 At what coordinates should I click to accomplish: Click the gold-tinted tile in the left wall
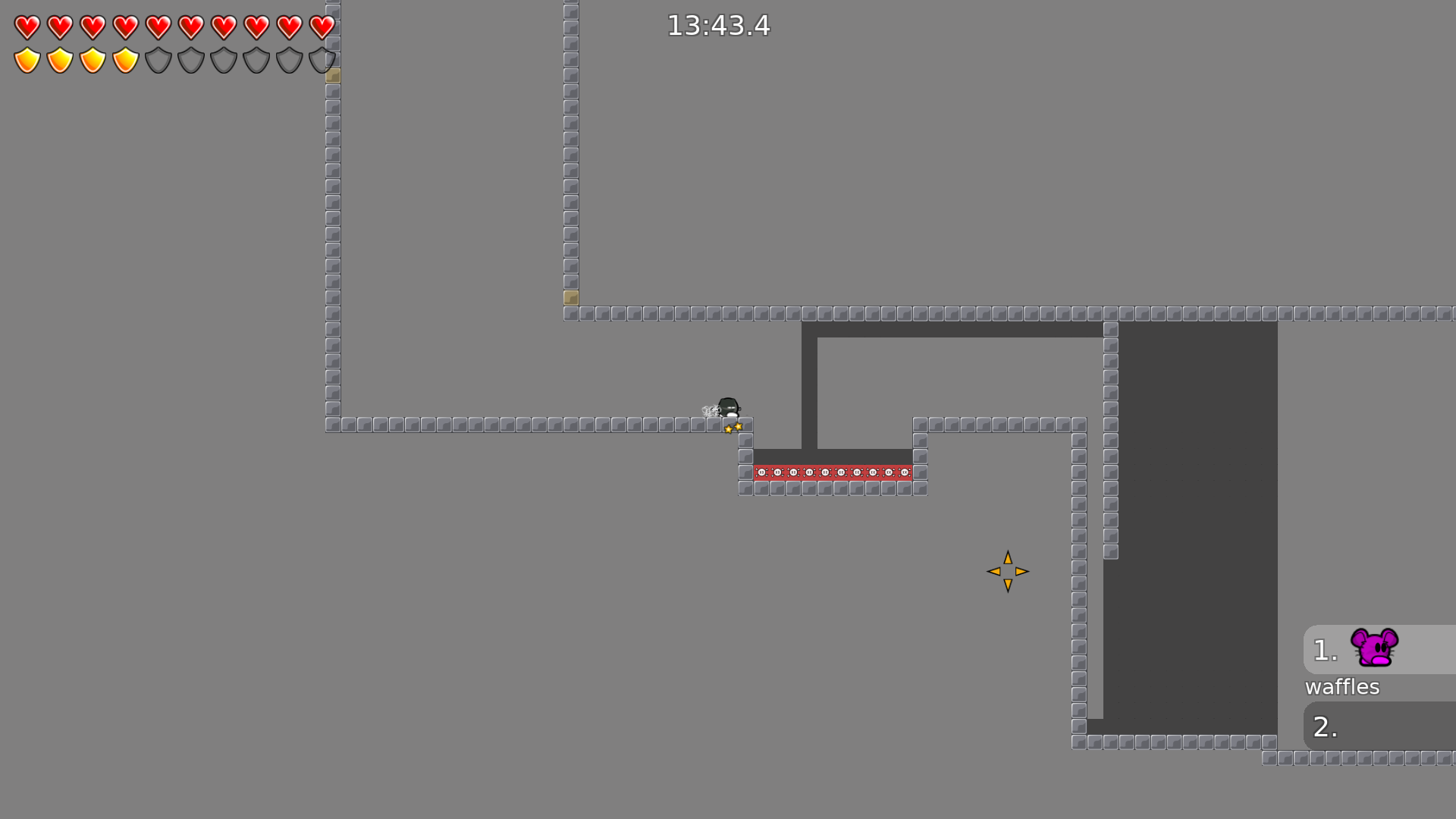(331, 75)
